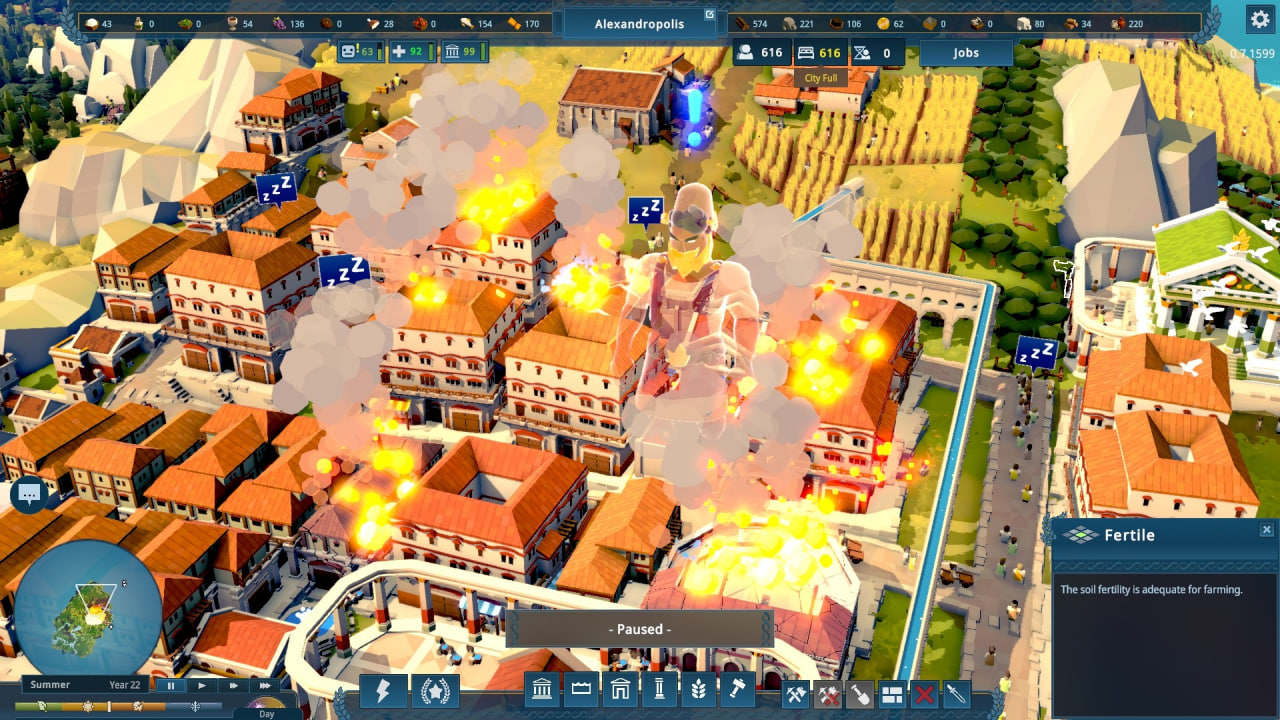Set game speed to fast forward

234,685
